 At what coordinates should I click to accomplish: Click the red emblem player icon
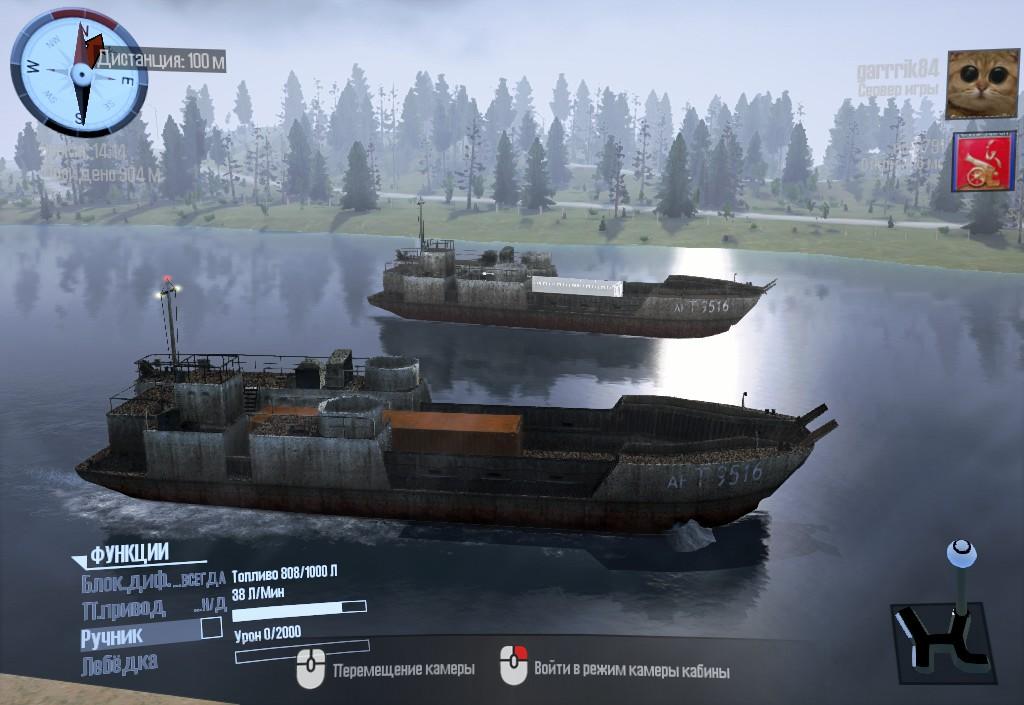984,162
